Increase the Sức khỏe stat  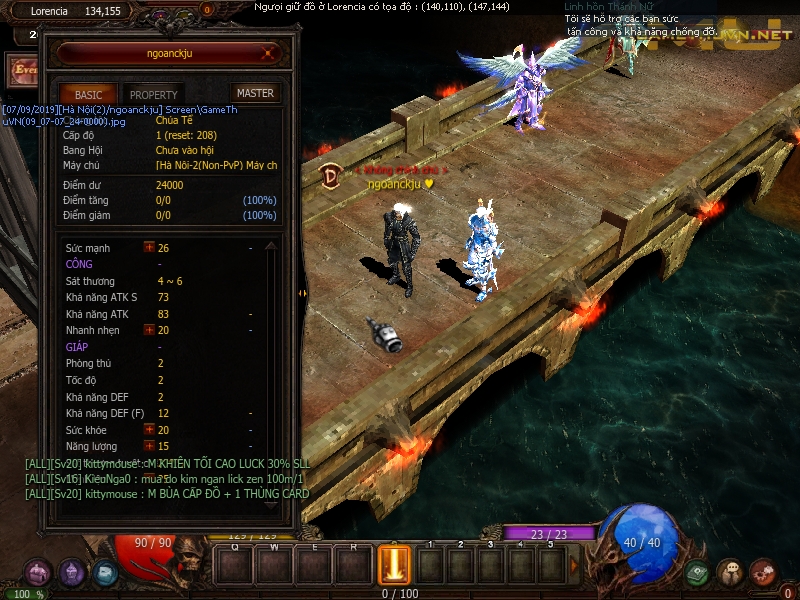(x=149, y=430)
